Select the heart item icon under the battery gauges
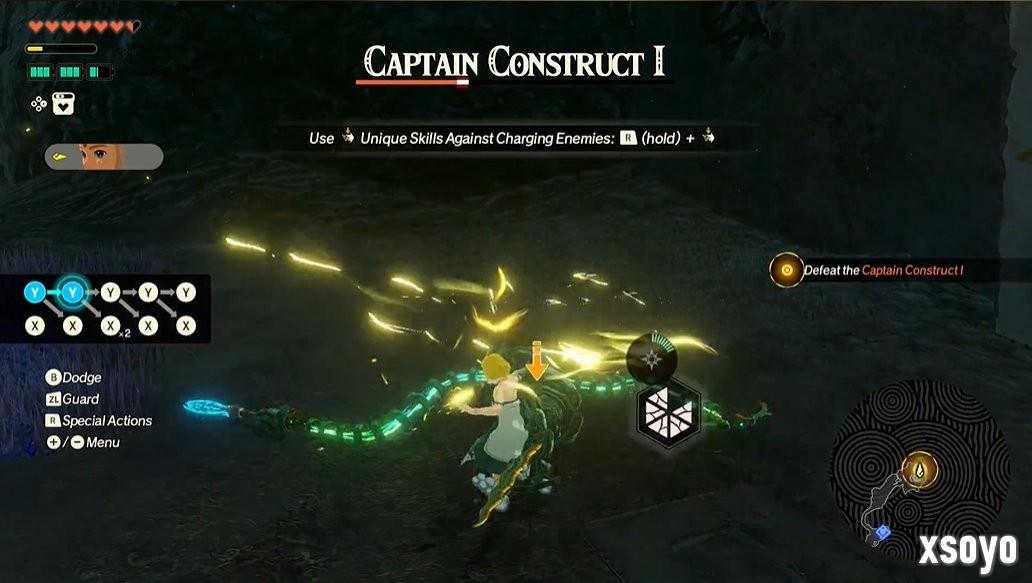 [x=63, y=104]
